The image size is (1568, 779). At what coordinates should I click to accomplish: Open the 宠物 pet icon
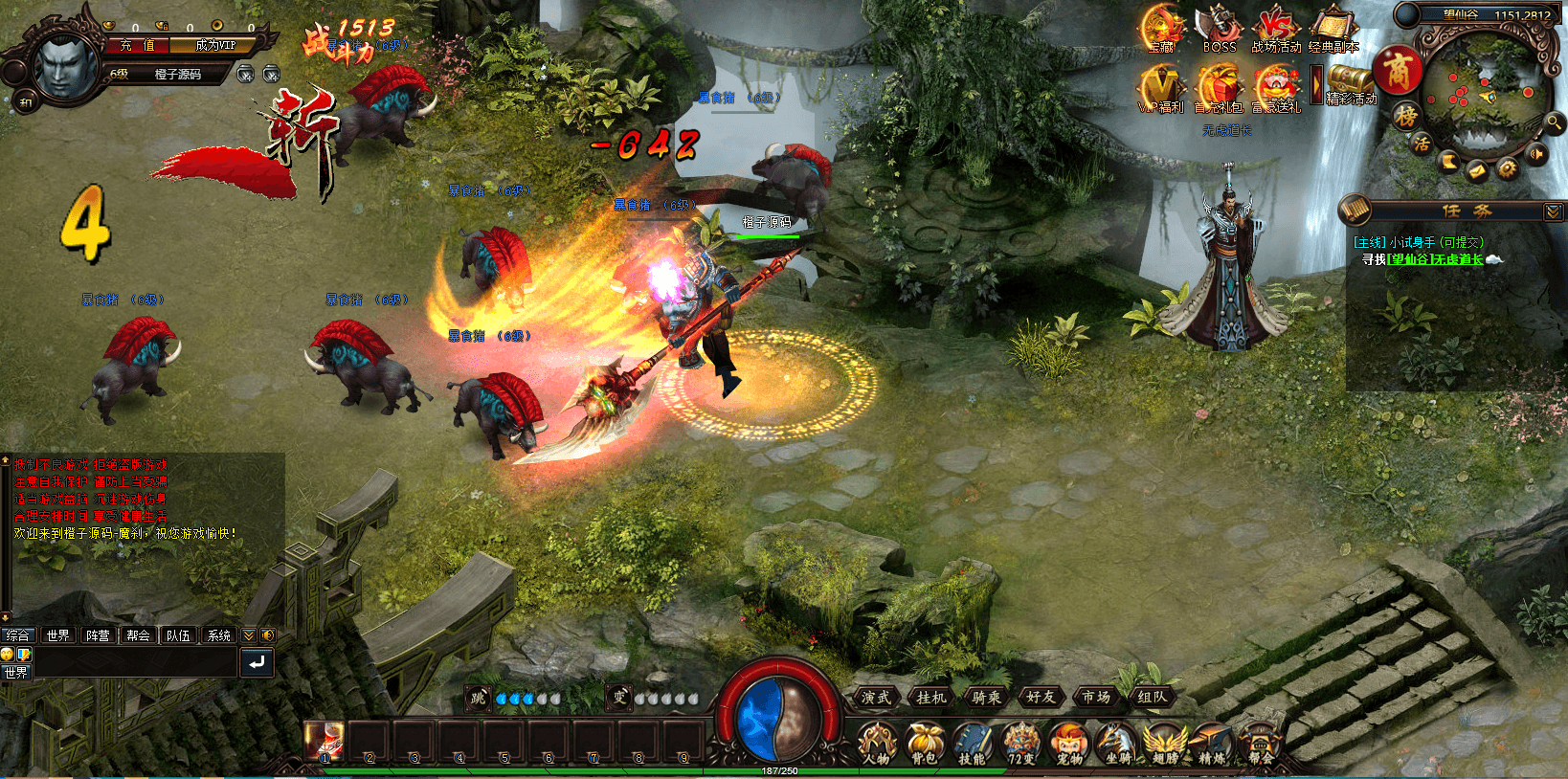tap(1067, 744)
